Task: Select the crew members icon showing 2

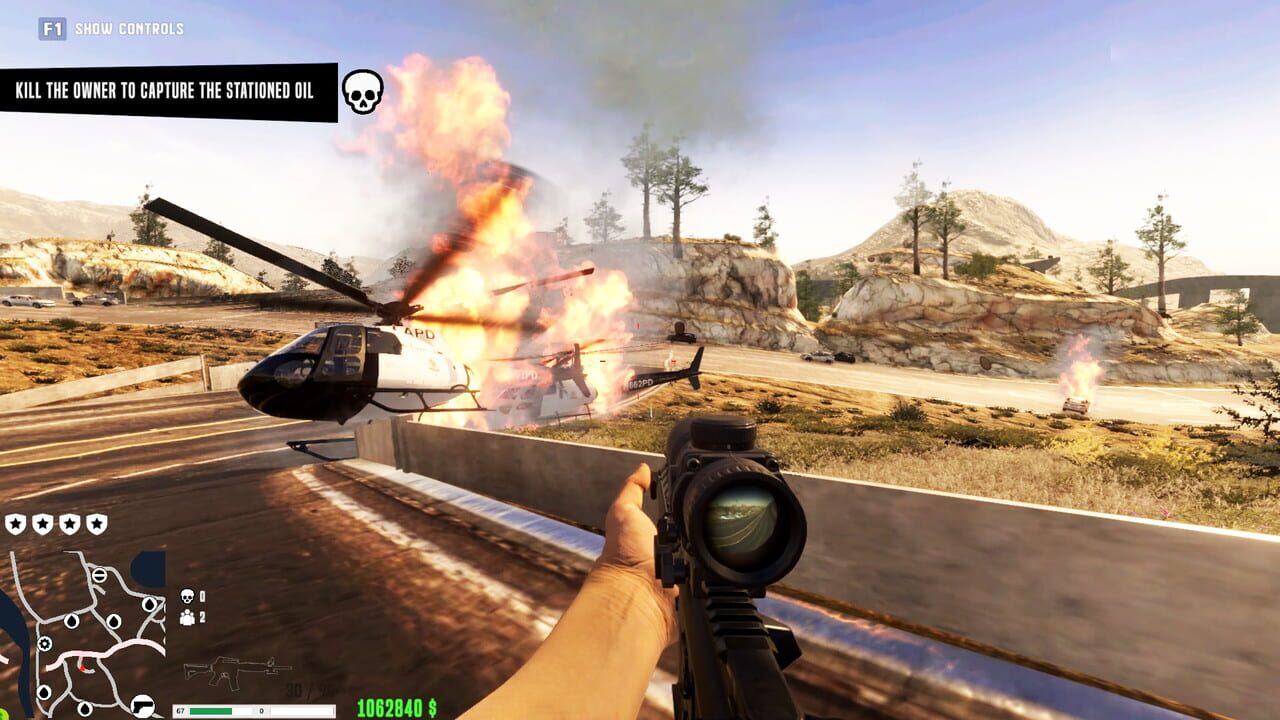Action: click(186, 618)
